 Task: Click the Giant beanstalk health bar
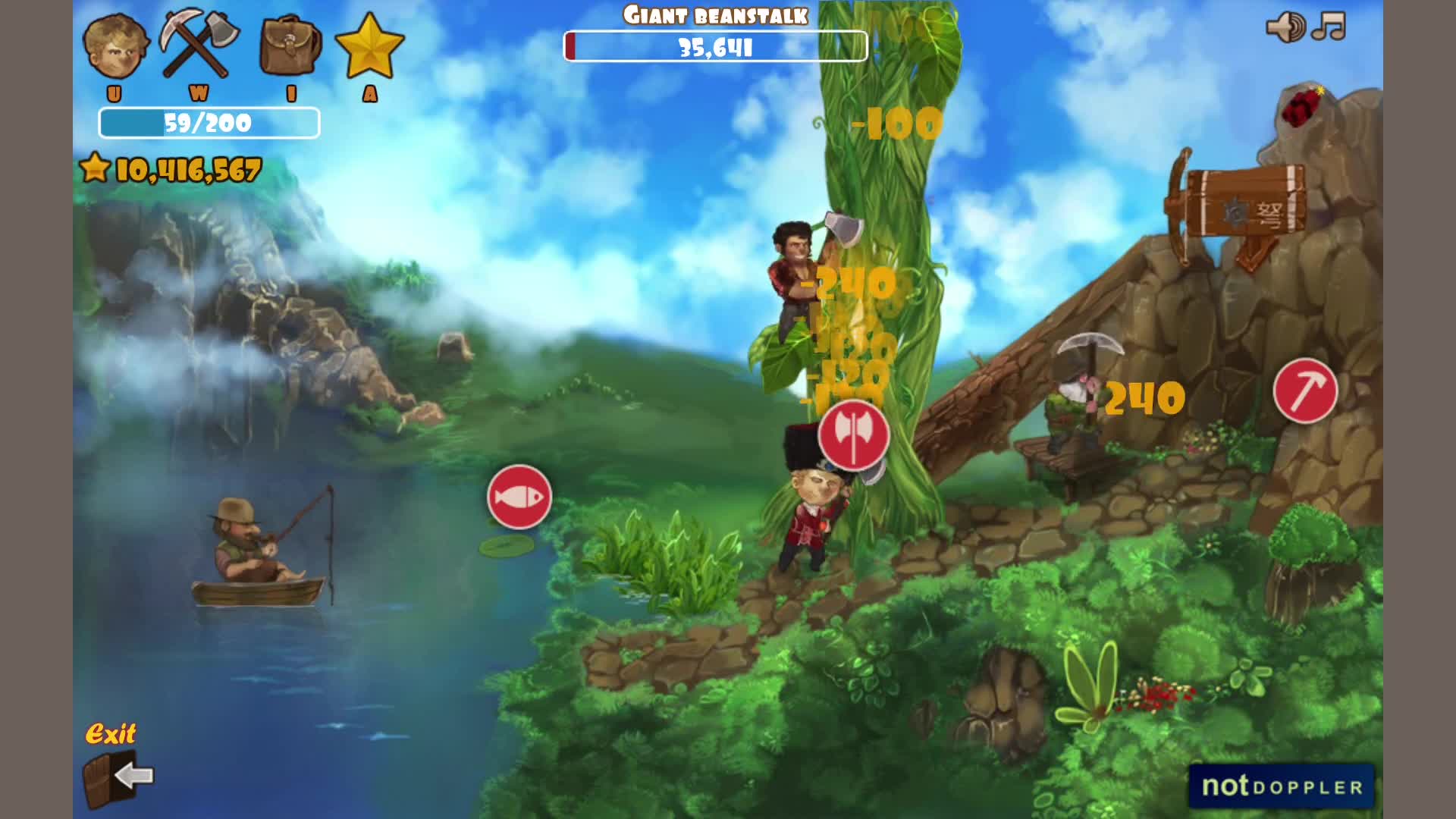tap(715, 45)
